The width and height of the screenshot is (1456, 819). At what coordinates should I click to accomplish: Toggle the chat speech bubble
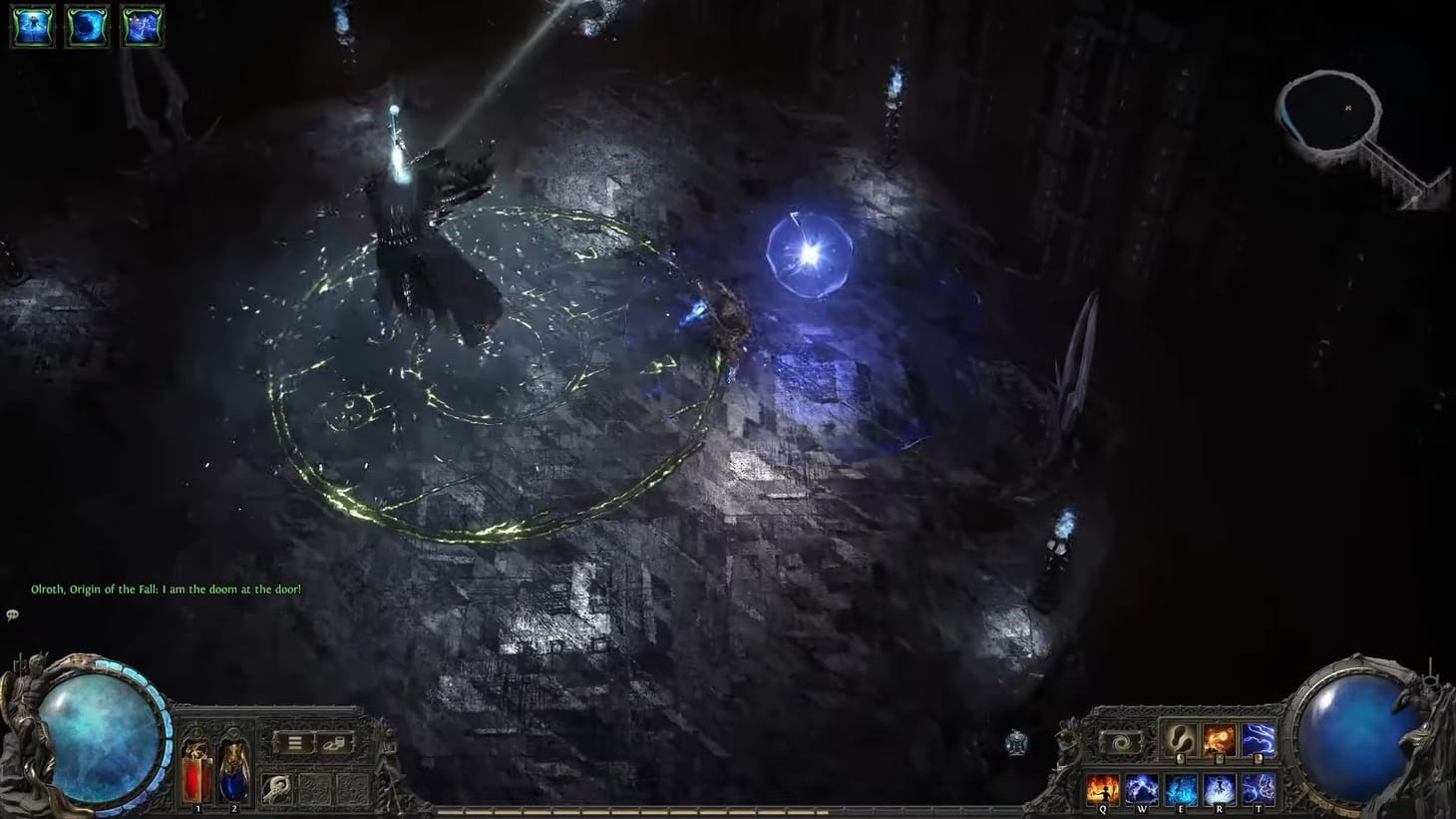click(12, 613)
